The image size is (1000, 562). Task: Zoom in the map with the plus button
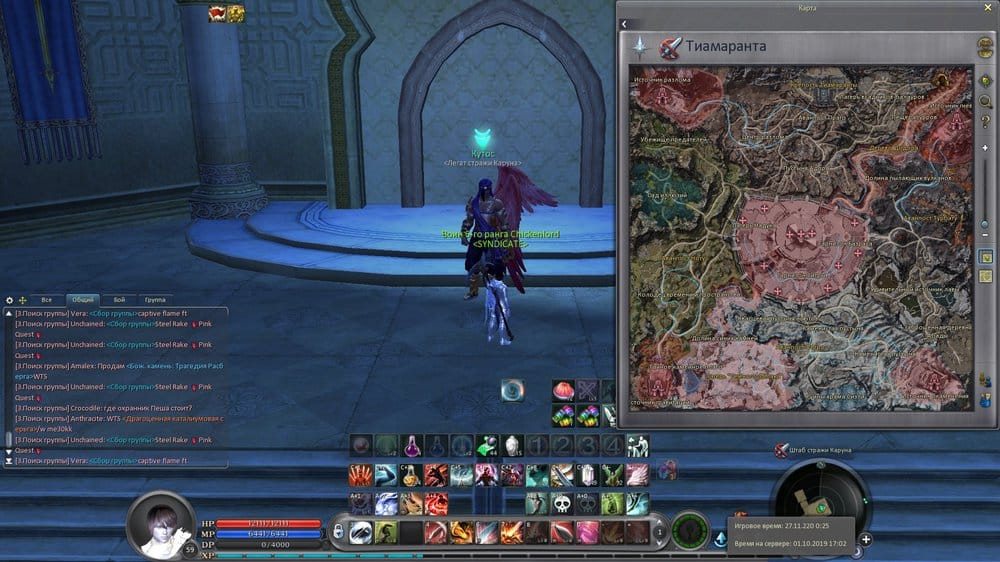tap(986, 148)
